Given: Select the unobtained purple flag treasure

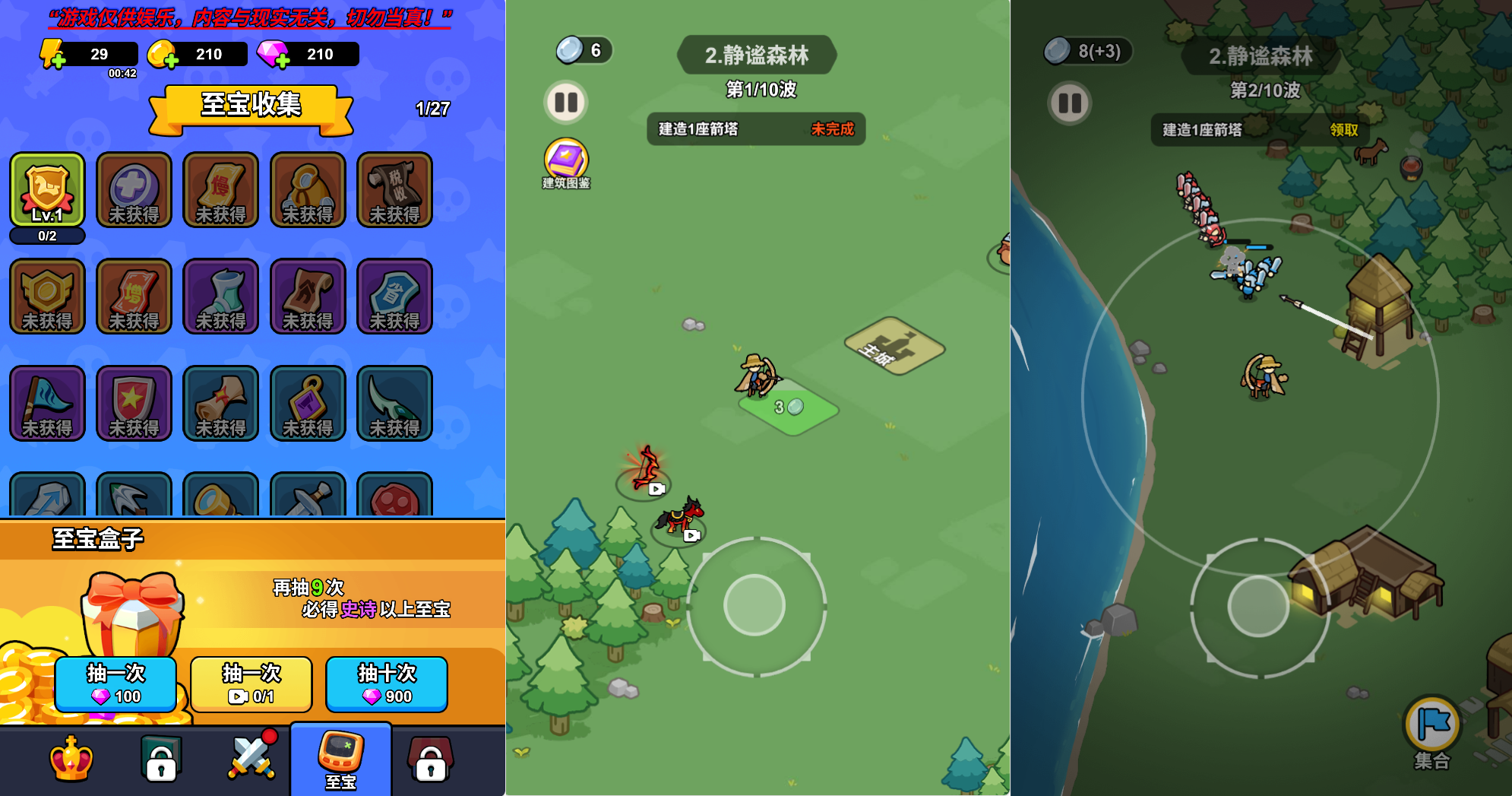Looking at the screenshot, I should pyautogui.click(x=47, y=403).
